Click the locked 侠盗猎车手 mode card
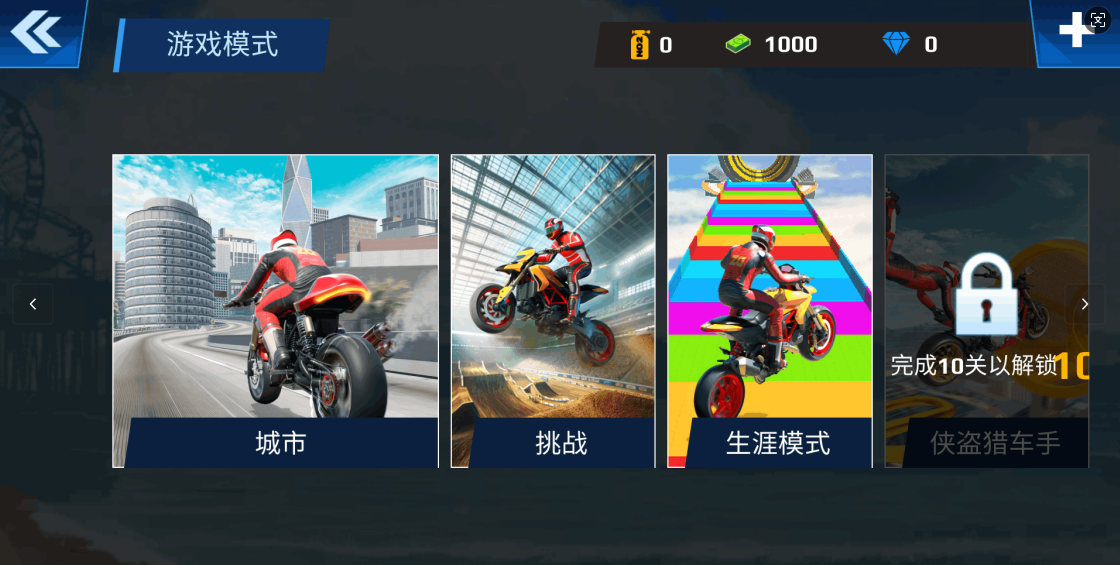The height and width of the screenshot is (565, 1120). 986,311
